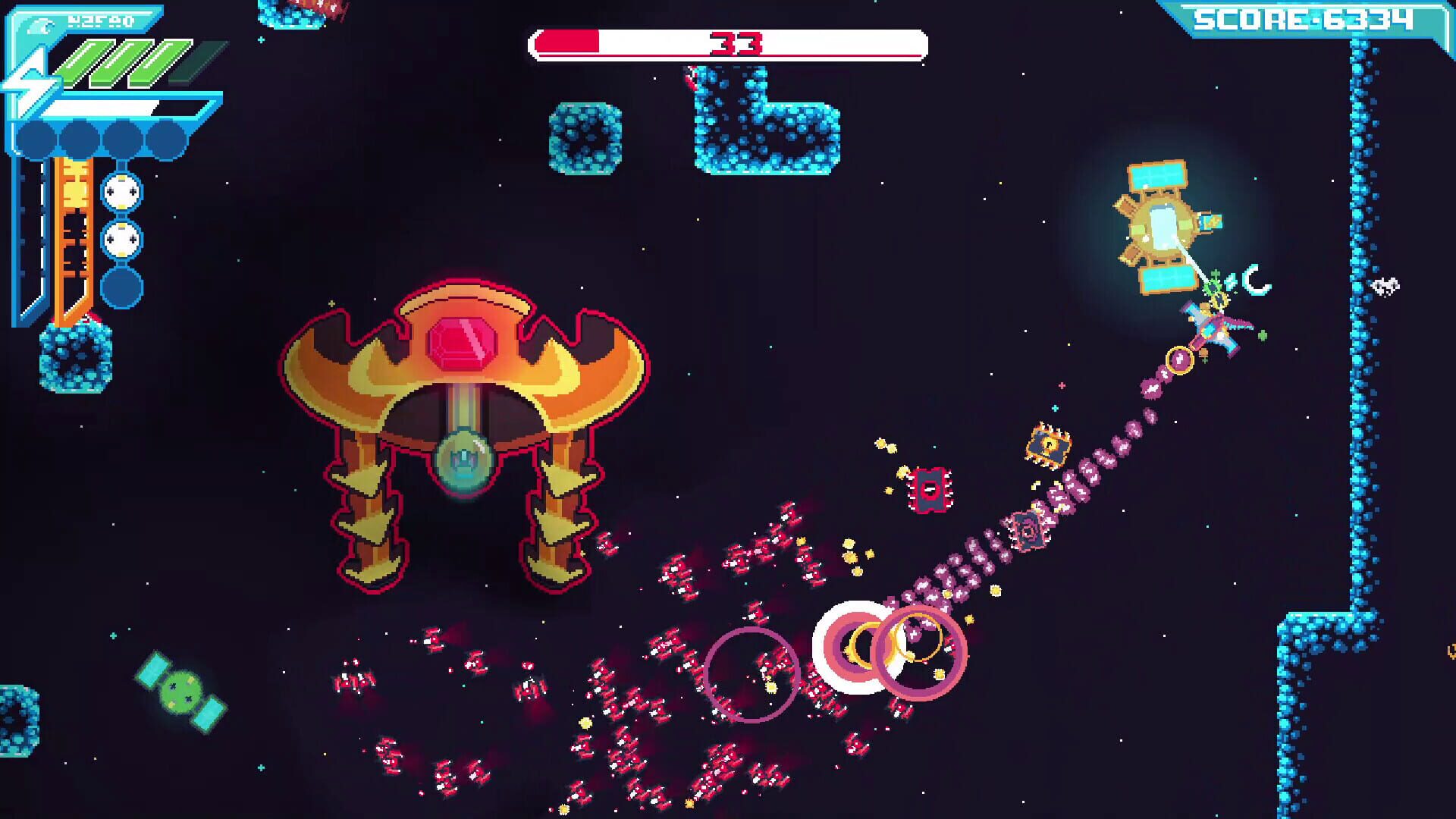Open the second circular slot under the energy bars
The height and width of the screenshot is (819, 1456).
pyautogui.click(x=77, y=136)
